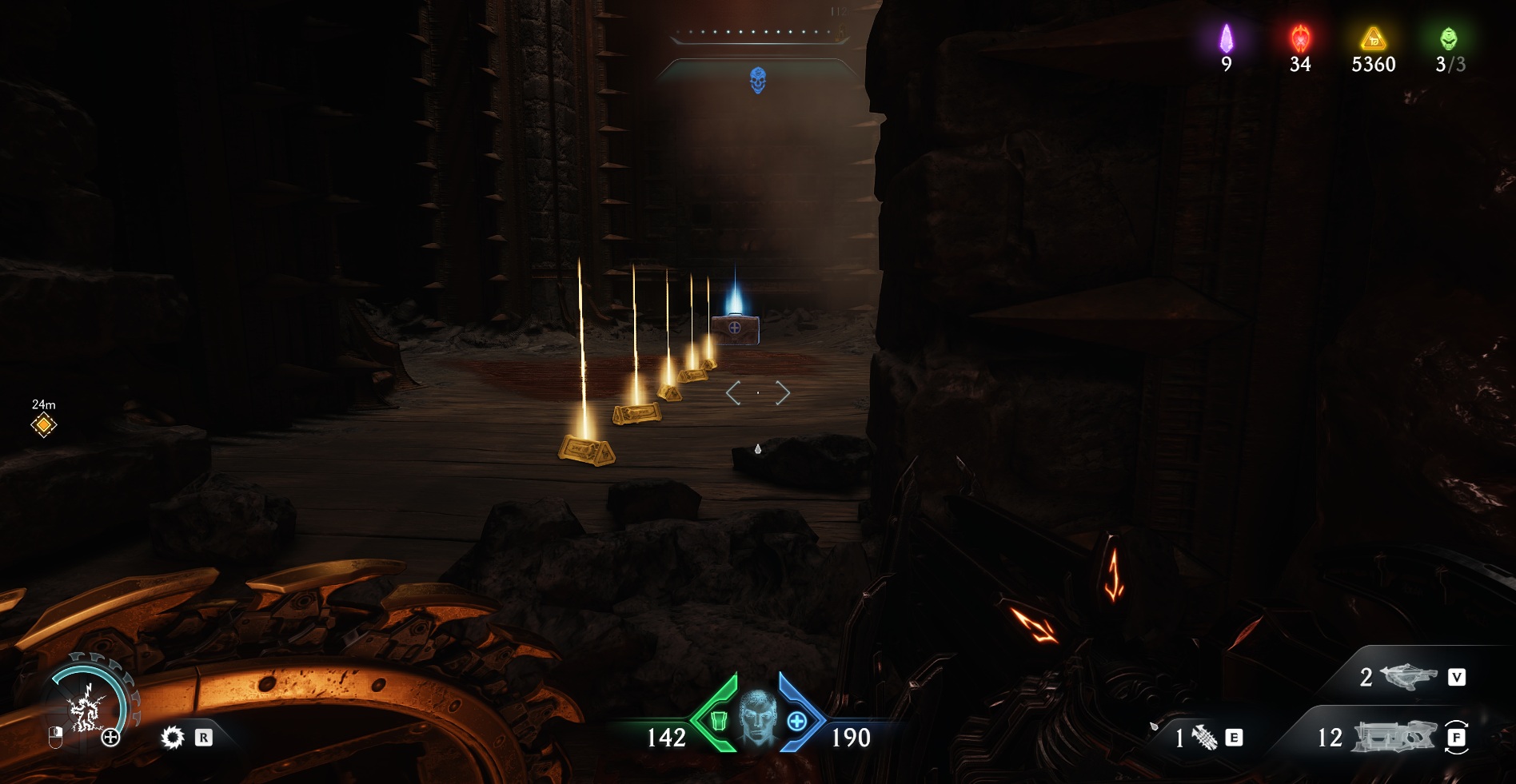Select the orange objective waypoint marker
The height and width of the screenshot is (784, 1516).
tap(44, 425)
